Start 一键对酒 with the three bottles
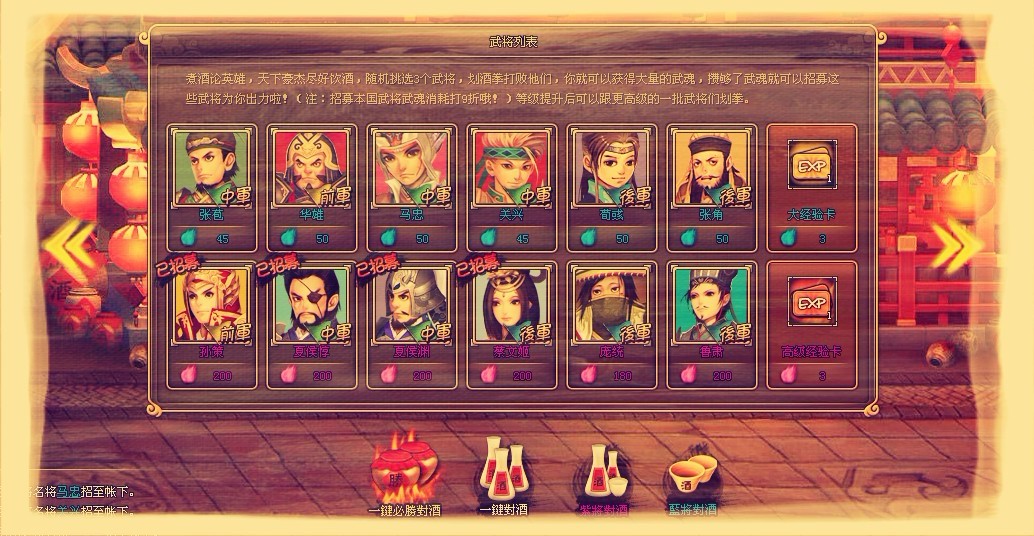The height and width of the screenshot is (536, 1034). coord(505,472)
